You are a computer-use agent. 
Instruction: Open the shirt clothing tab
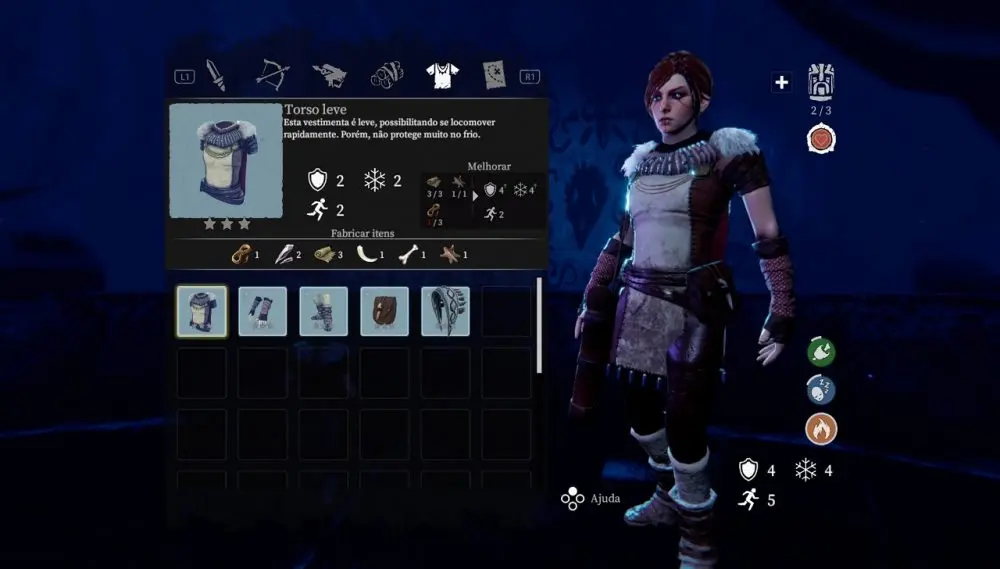point(441,73)
